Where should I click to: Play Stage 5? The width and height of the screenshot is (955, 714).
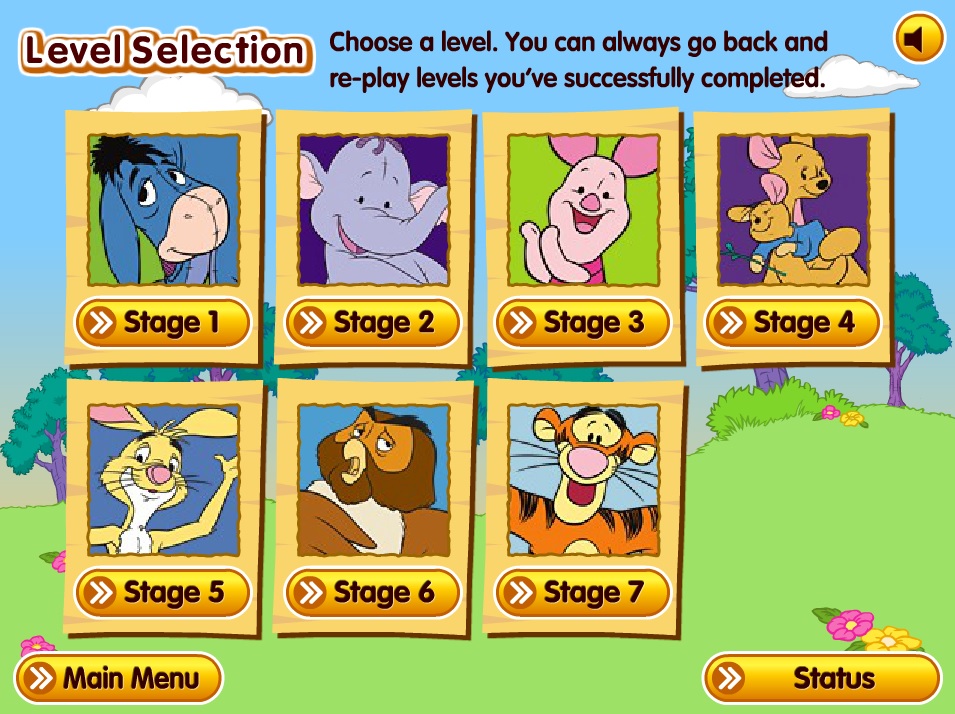pyautogui.click(x=162, y=592)
